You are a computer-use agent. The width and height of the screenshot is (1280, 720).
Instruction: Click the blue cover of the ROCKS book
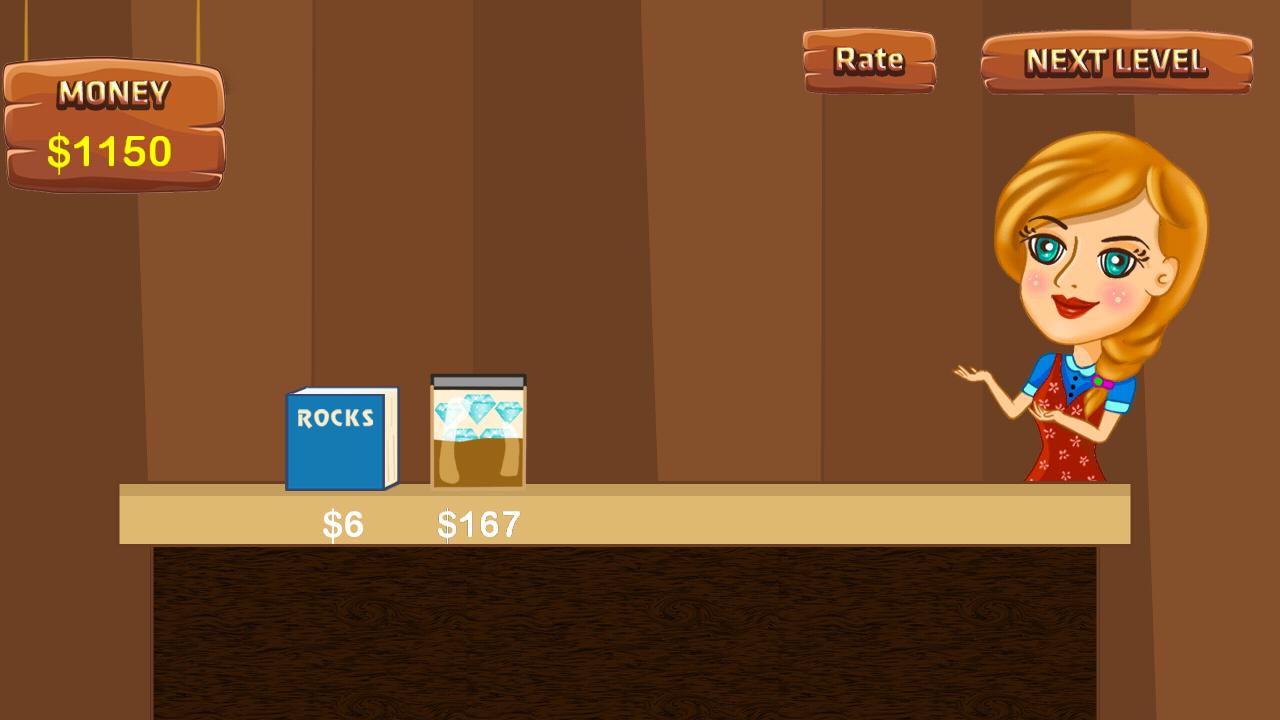[335, 445]
